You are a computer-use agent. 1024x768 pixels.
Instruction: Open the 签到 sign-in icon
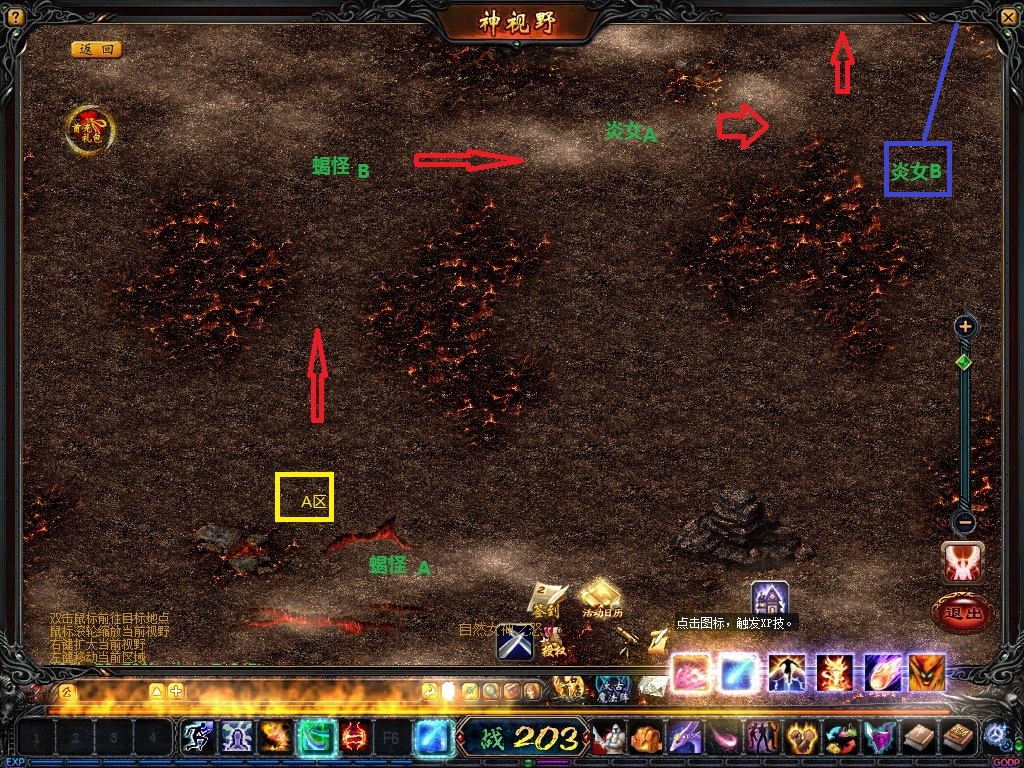(546, 599)
